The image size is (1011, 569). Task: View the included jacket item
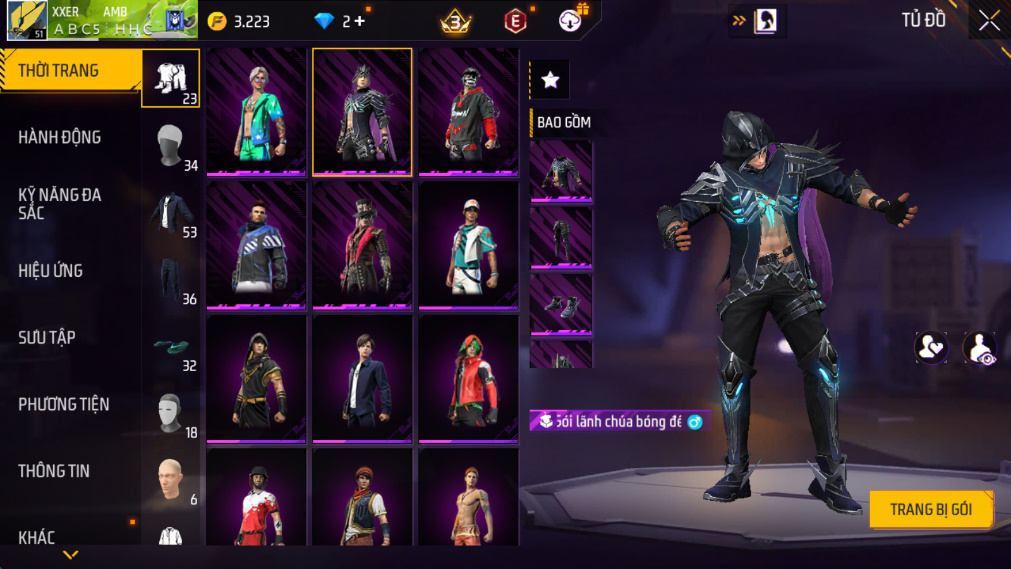[x=561, y=171]
